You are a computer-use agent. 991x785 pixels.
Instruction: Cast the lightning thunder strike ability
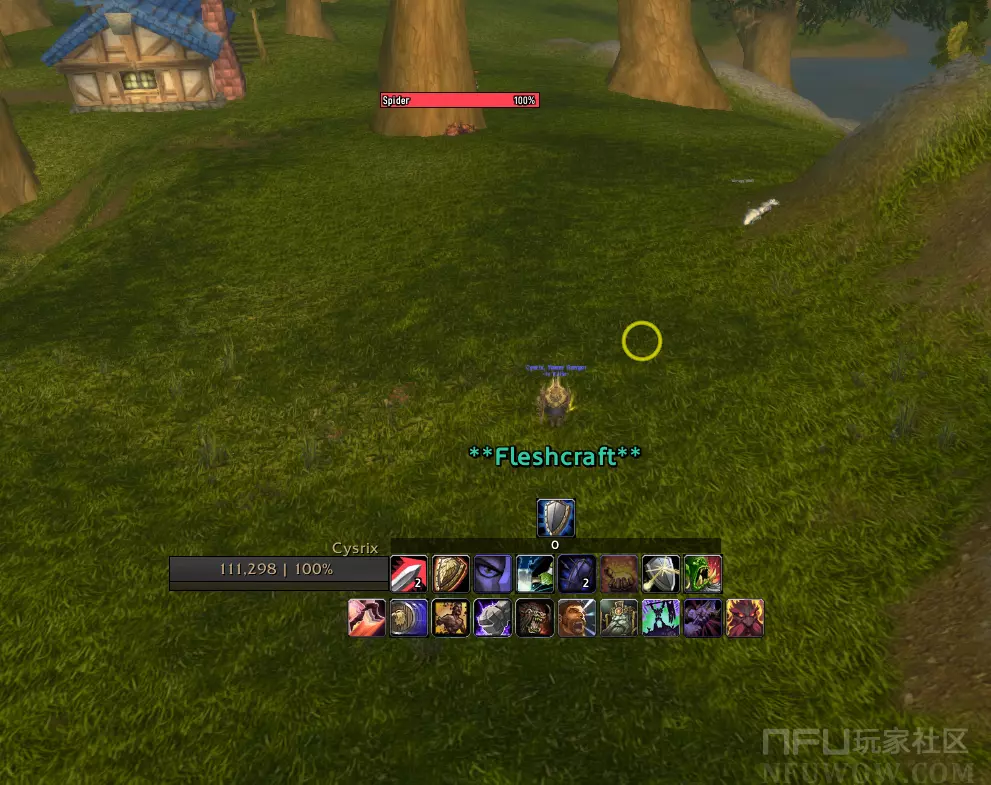coord(535,574)
